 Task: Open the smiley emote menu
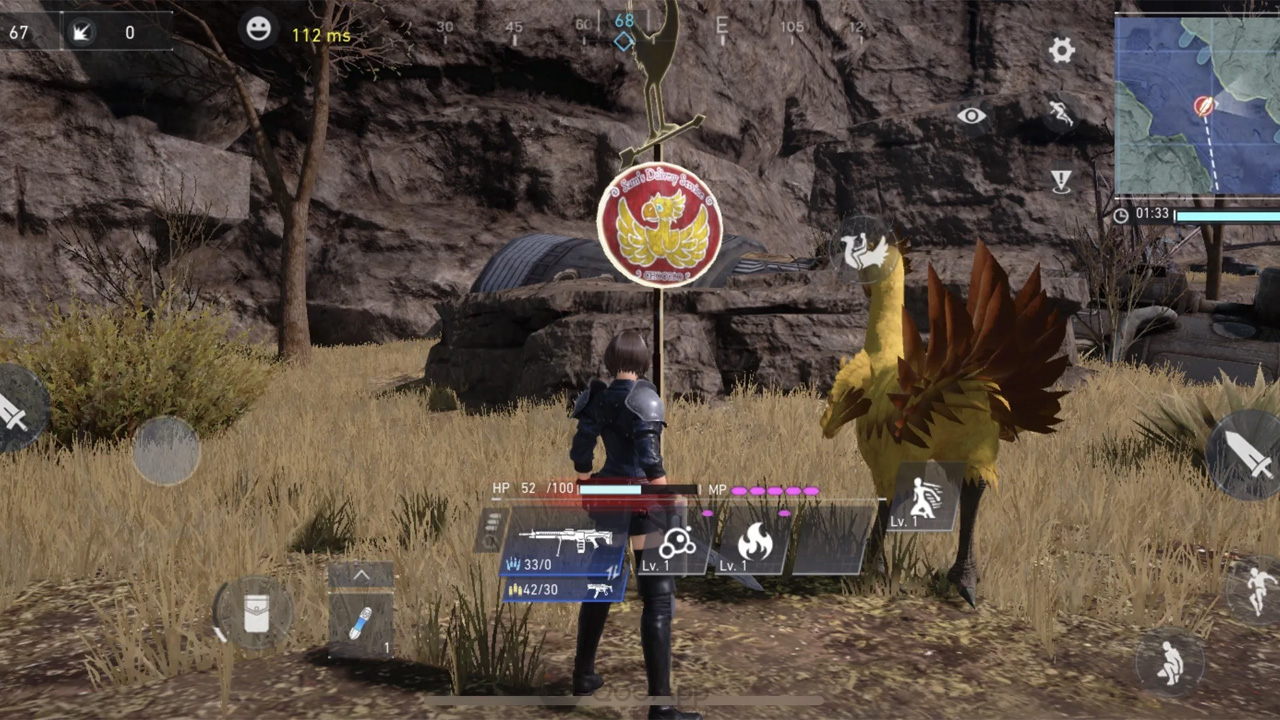tap(258, 30)
